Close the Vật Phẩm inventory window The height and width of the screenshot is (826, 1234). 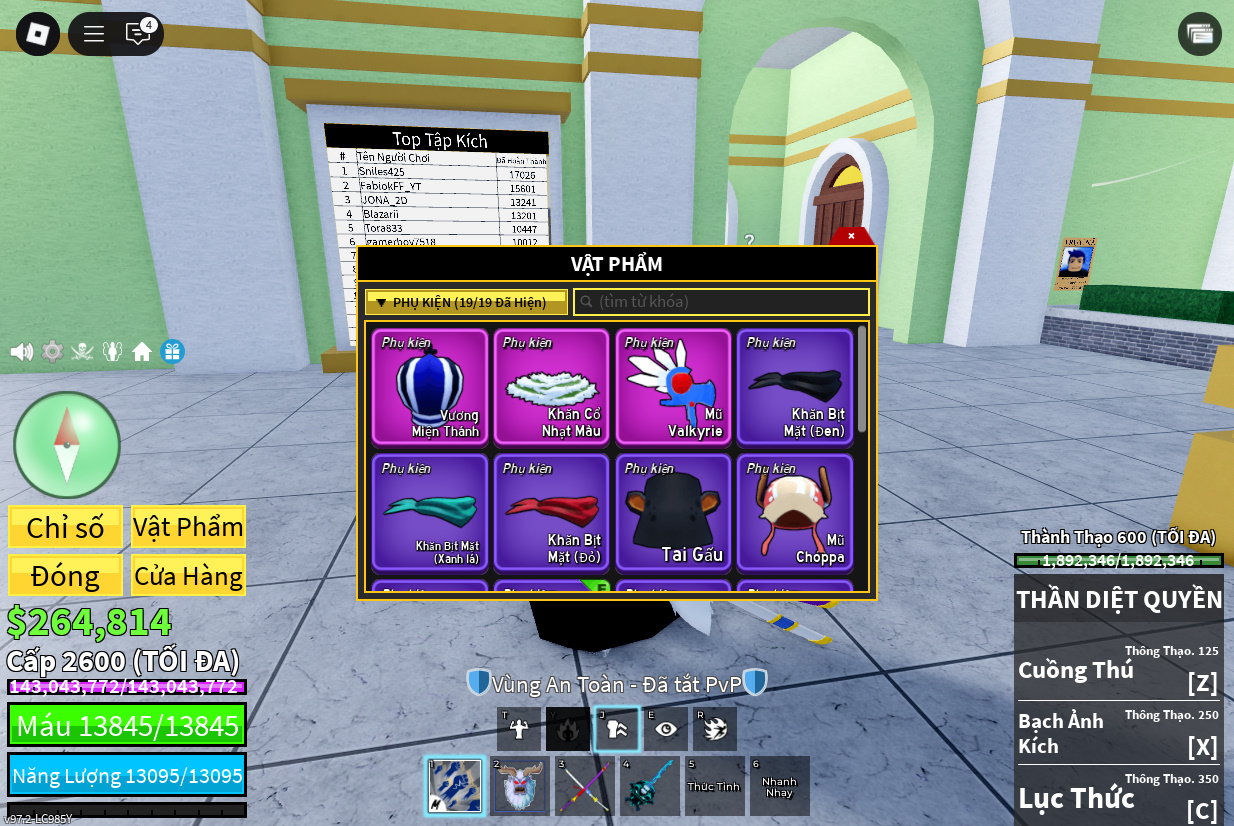pyautogui.click(x=851, y=236)
